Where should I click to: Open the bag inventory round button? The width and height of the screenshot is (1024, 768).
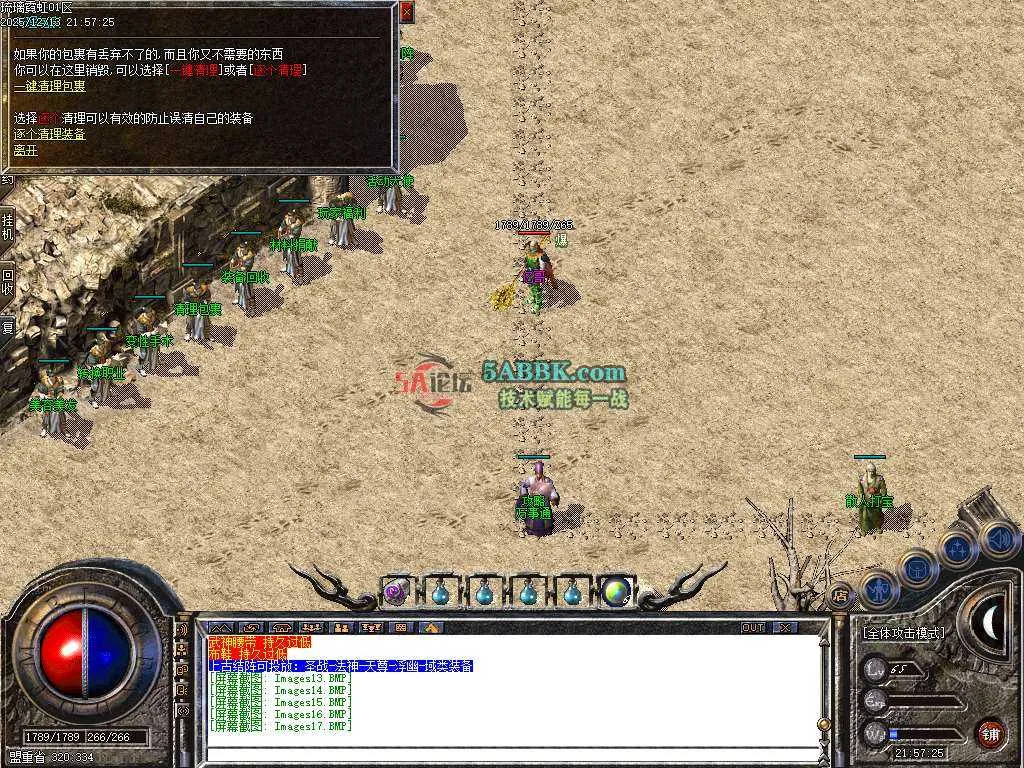click(917, 568)
